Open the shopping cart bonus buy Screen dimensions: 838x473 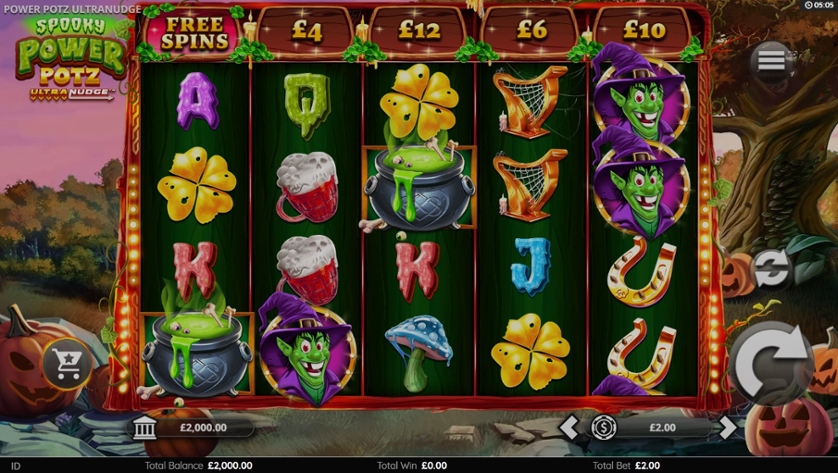68,367
